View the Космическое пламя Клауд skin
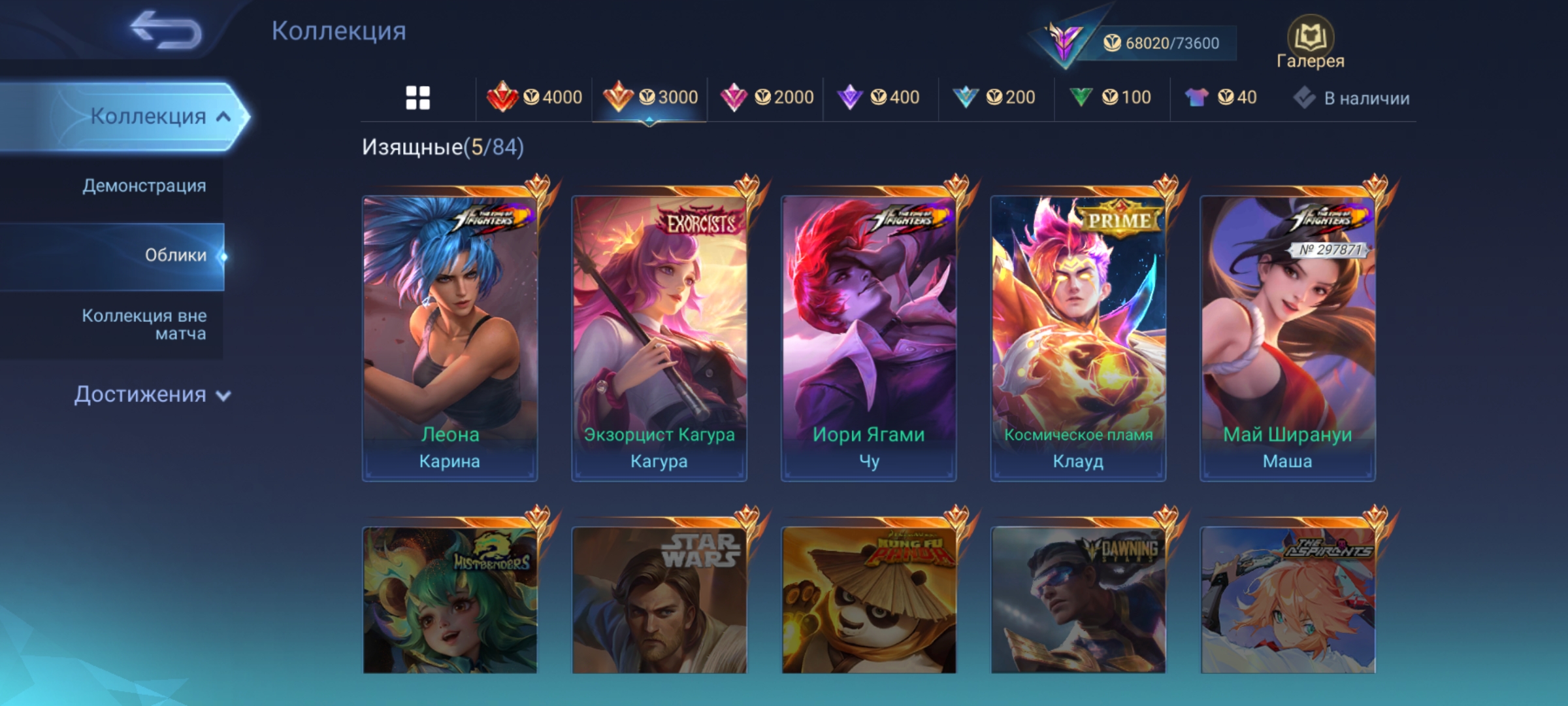Screen dimensions: 1568x706 1078,337
